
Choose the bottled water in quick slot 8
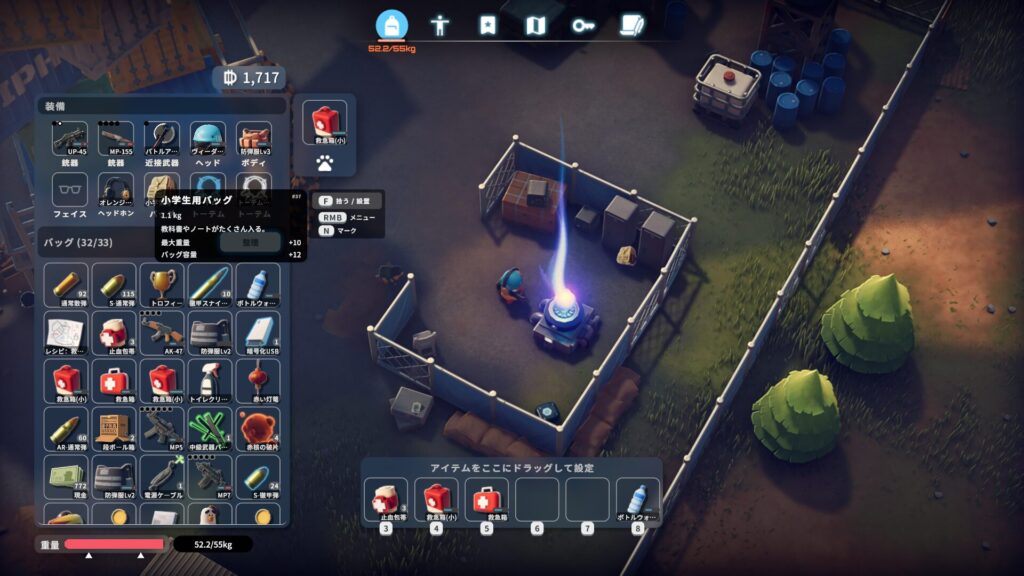(x=637, y=500)
